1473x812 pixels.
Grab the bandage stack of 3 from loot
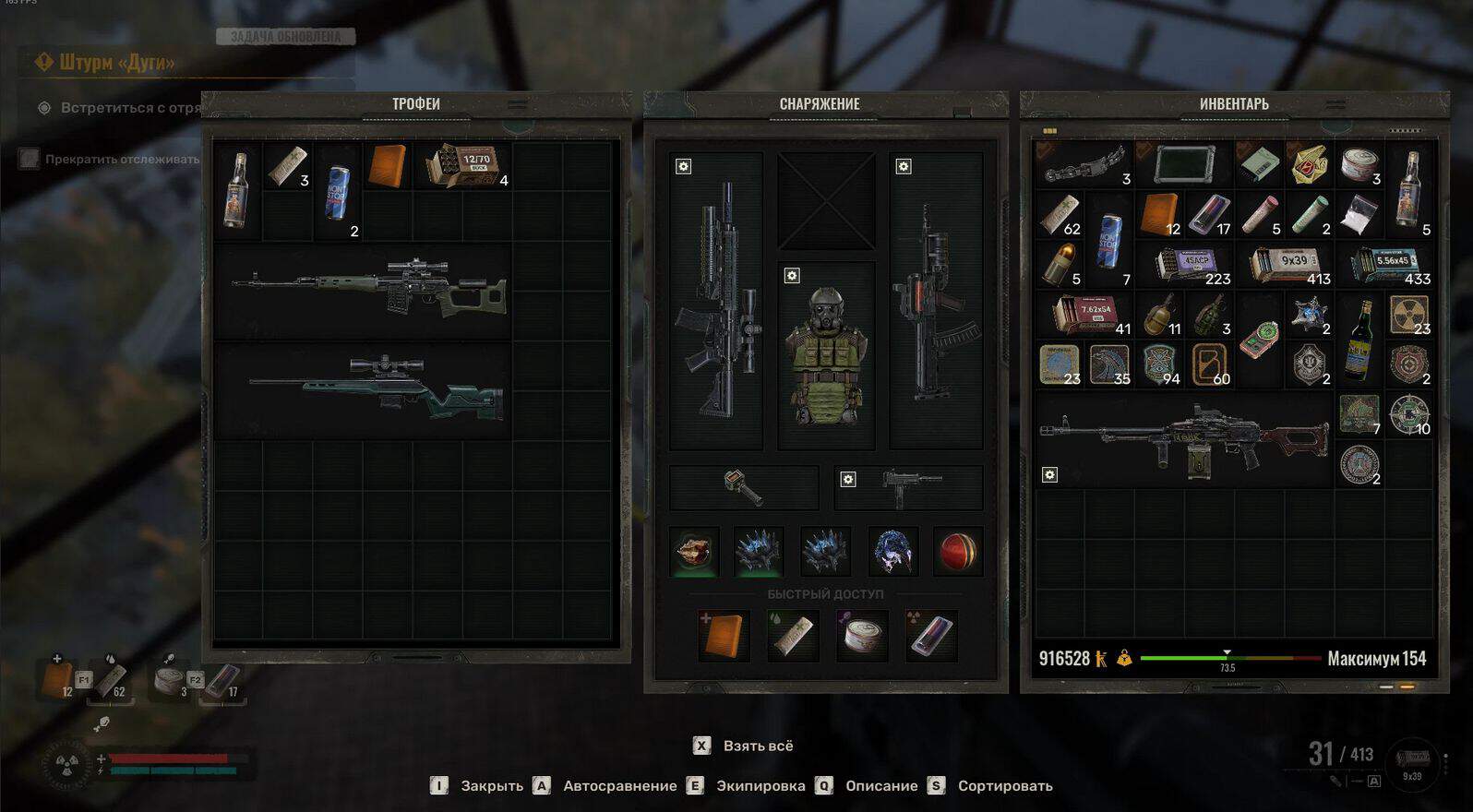click(287, 166)
